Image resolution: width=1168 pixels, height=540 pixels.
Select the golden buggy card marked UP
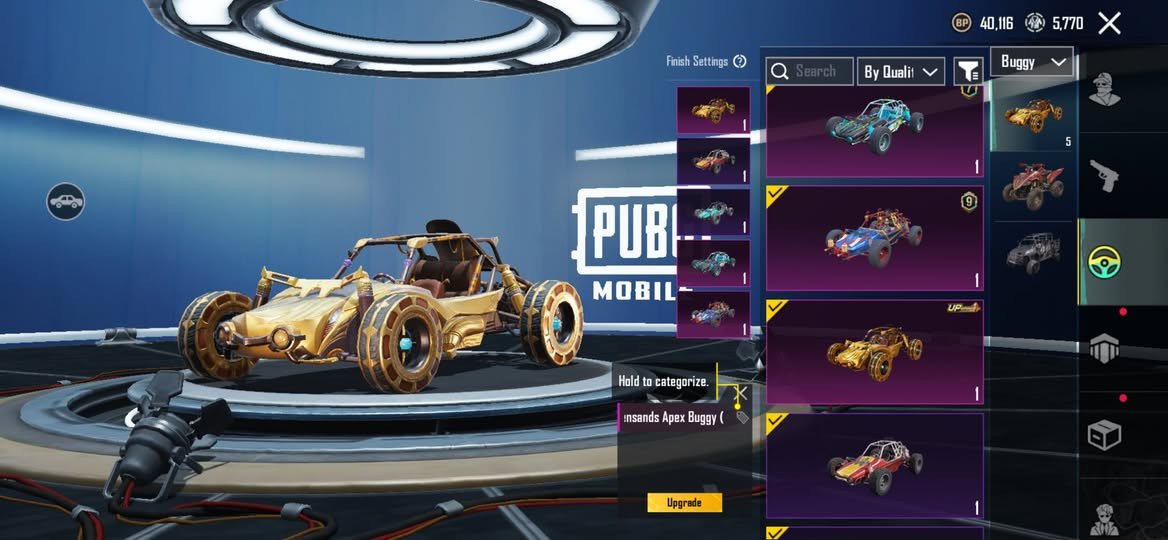[874, 351]
